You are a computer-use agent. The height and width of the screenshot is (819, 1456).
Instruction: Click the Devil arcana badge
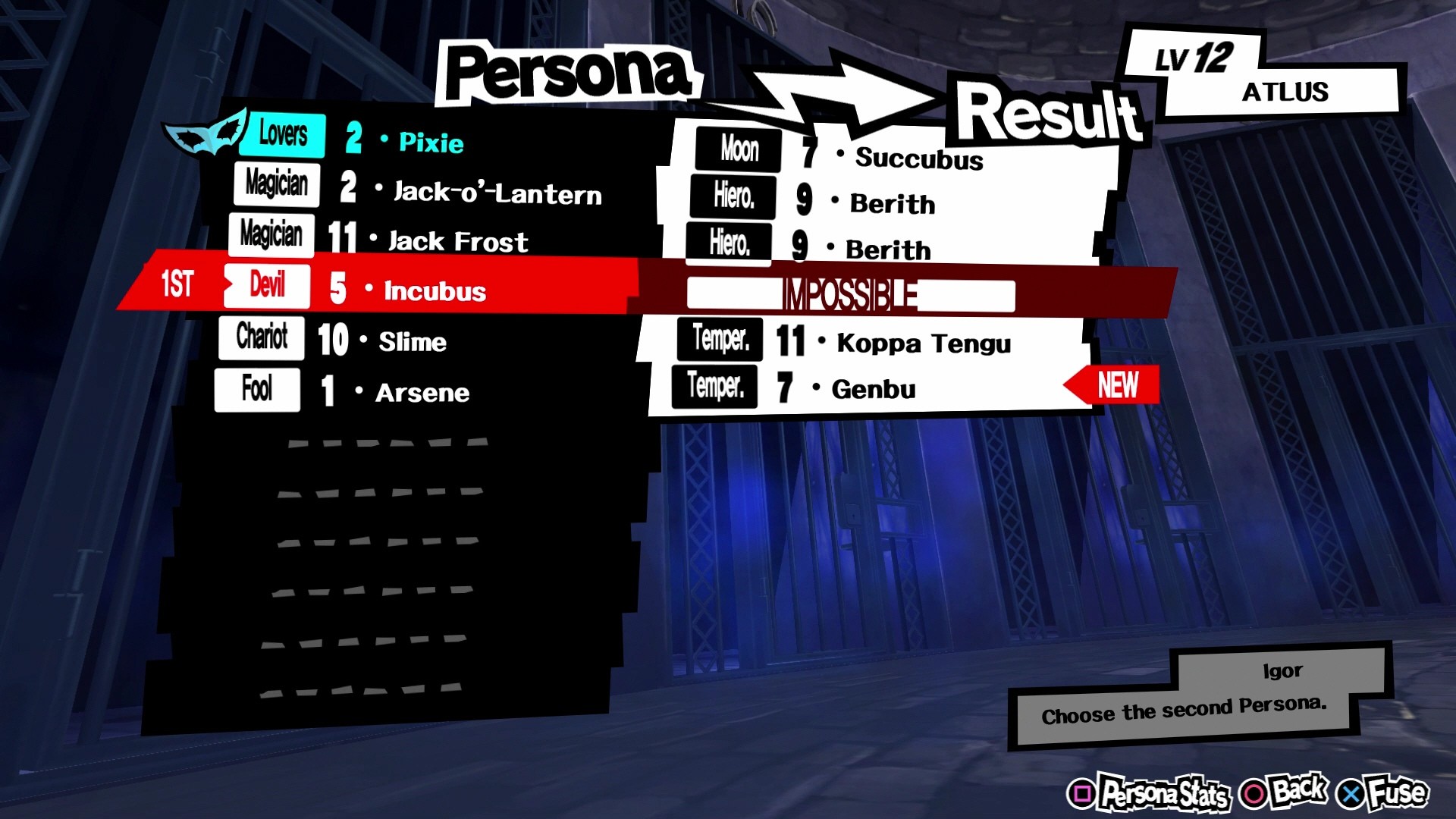pos(265,286)
